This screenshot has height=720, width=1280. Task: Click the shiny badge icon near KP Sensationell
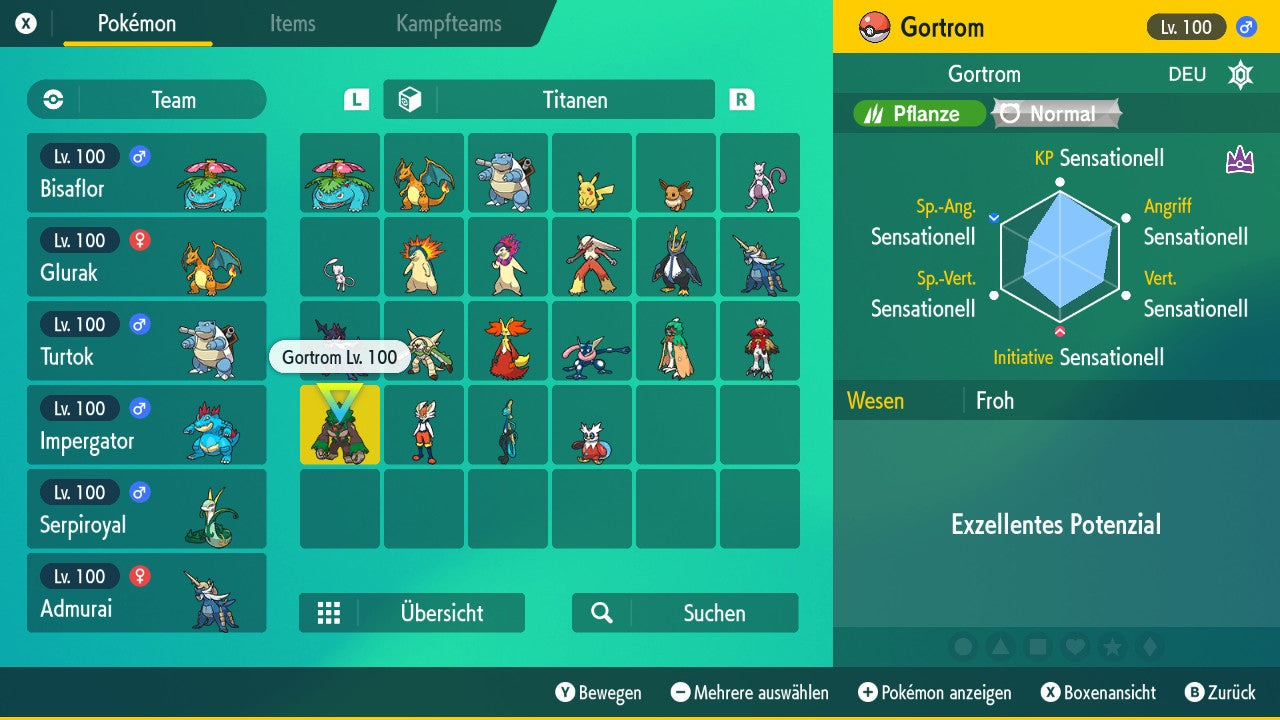[1239, 157]
